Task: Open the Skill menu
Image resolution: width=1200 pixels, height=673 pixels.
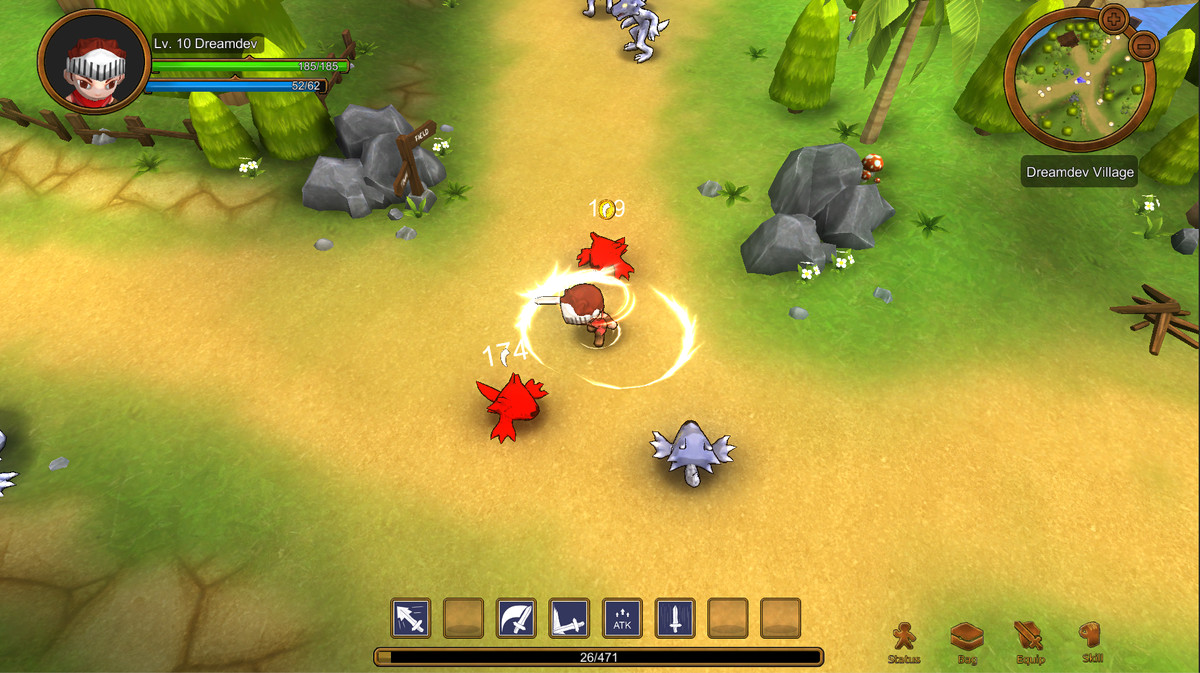Action: 1092,641
